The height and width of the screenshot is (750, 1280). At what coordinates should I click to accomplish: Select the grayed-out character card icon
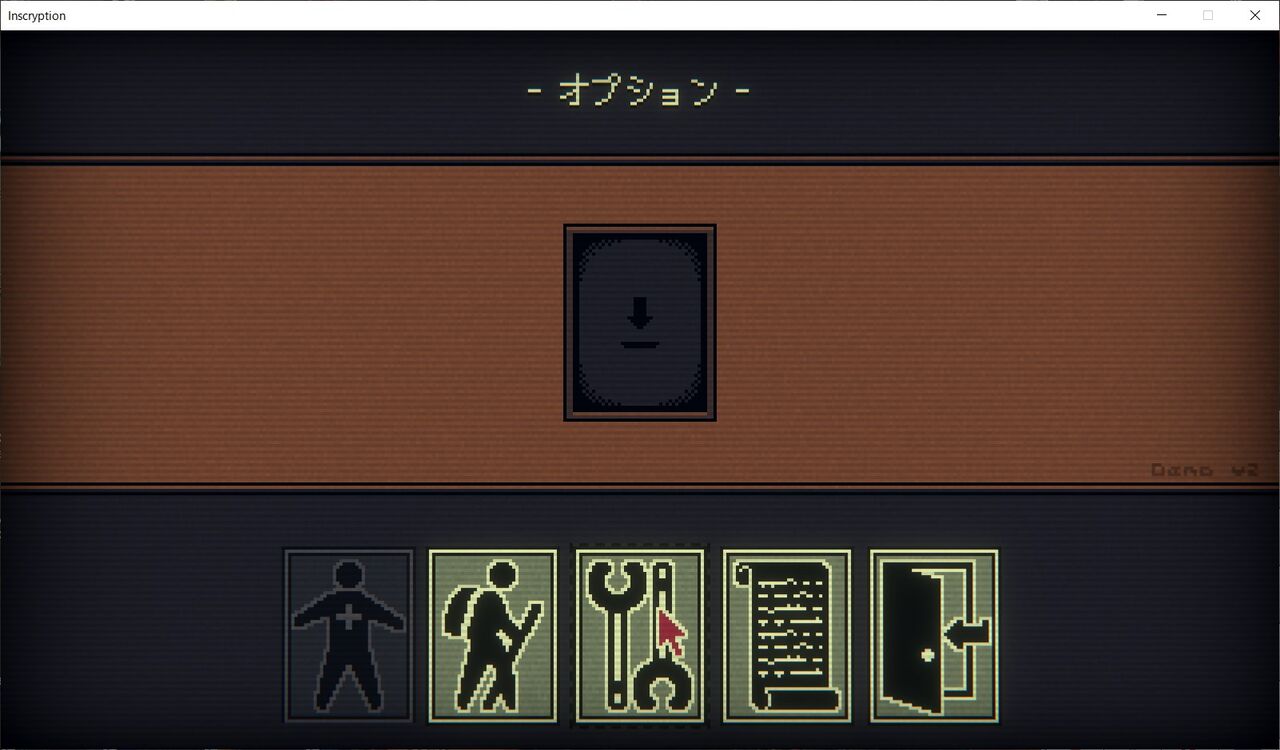[347, 634]
